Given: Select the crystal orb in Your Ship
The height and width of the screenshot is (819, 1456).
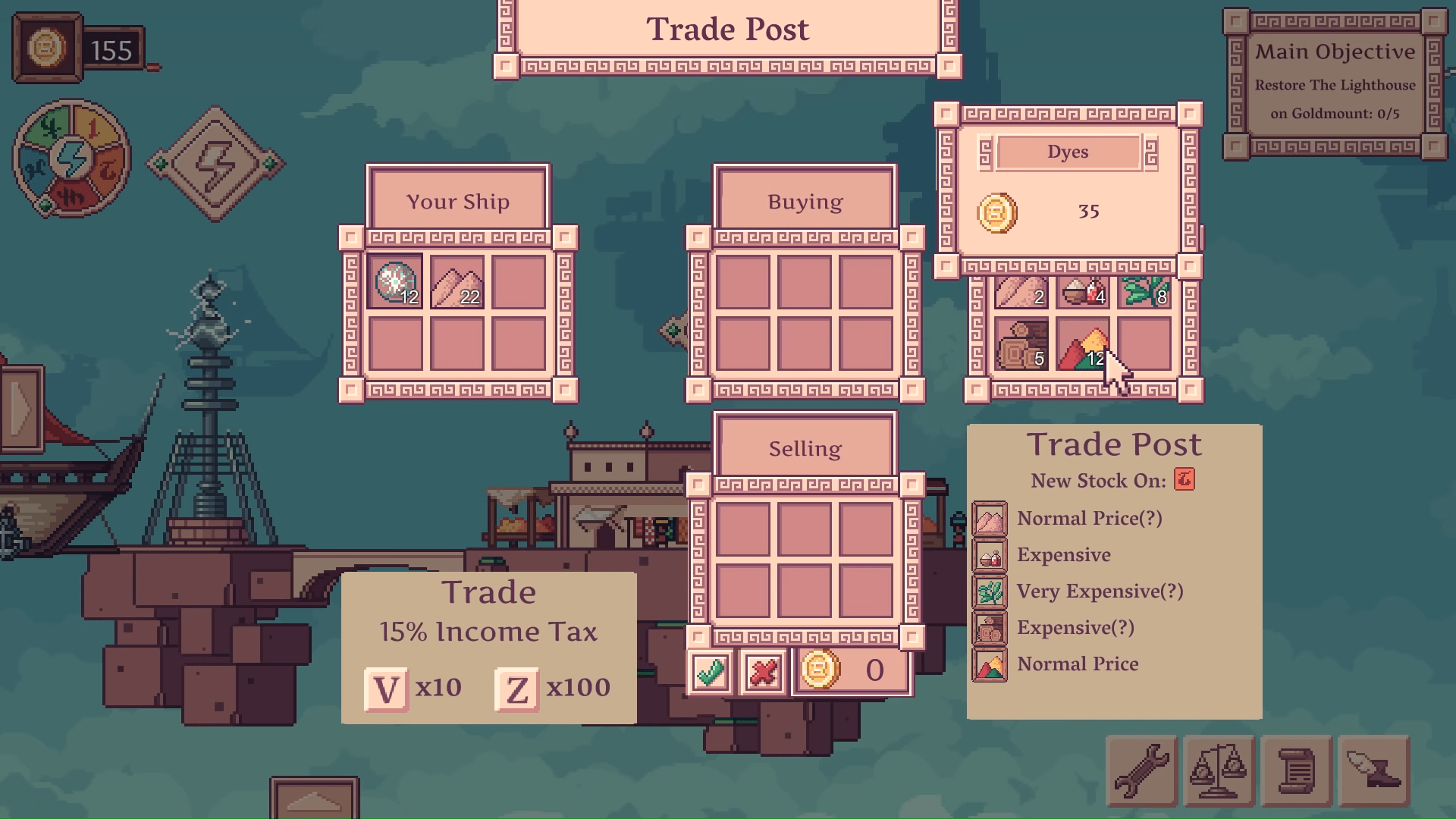Looking at the screenshot, I should (395, 282).
